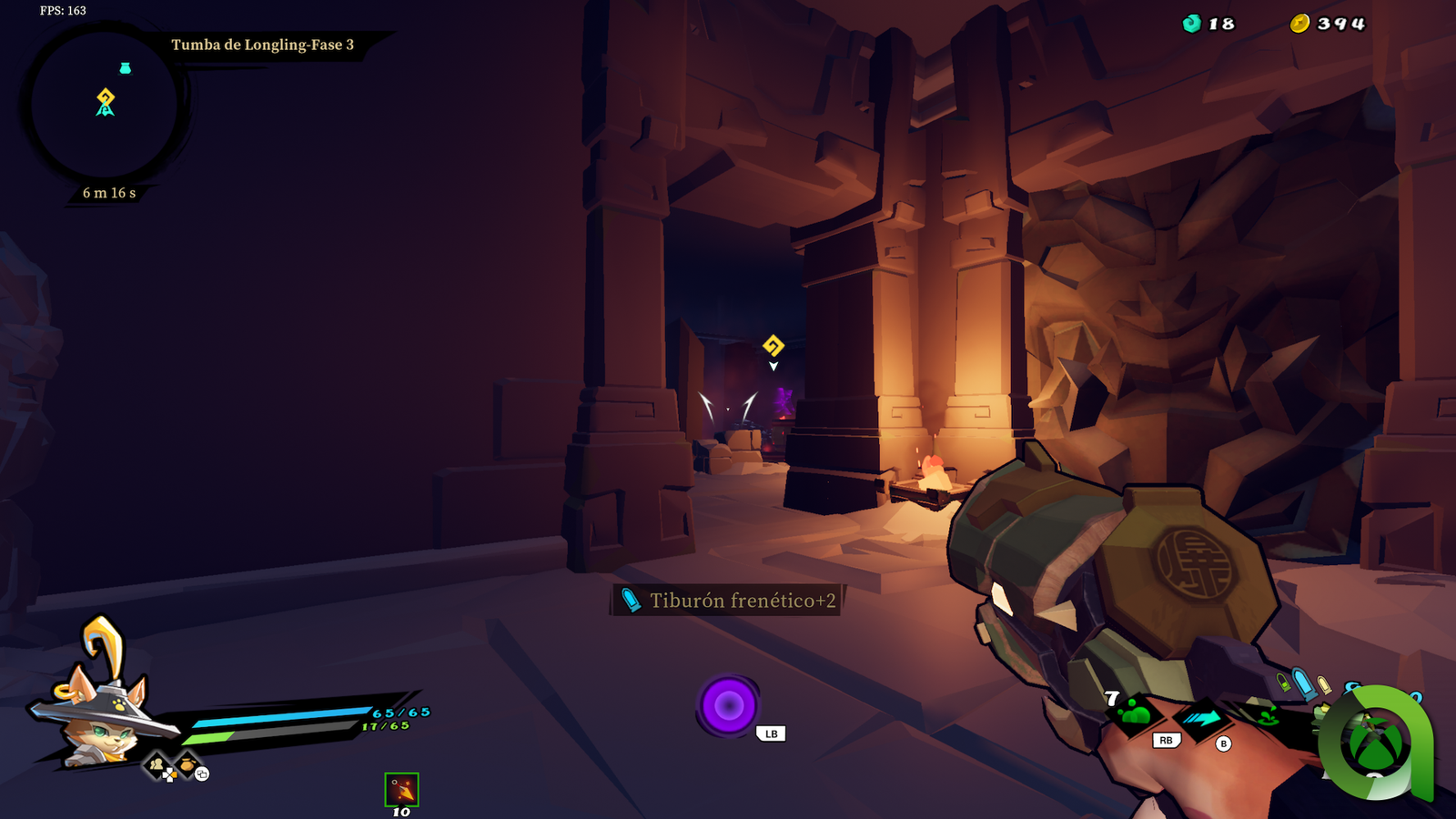Click the circular minimap

pyautogui.click(x=104, y=105)
